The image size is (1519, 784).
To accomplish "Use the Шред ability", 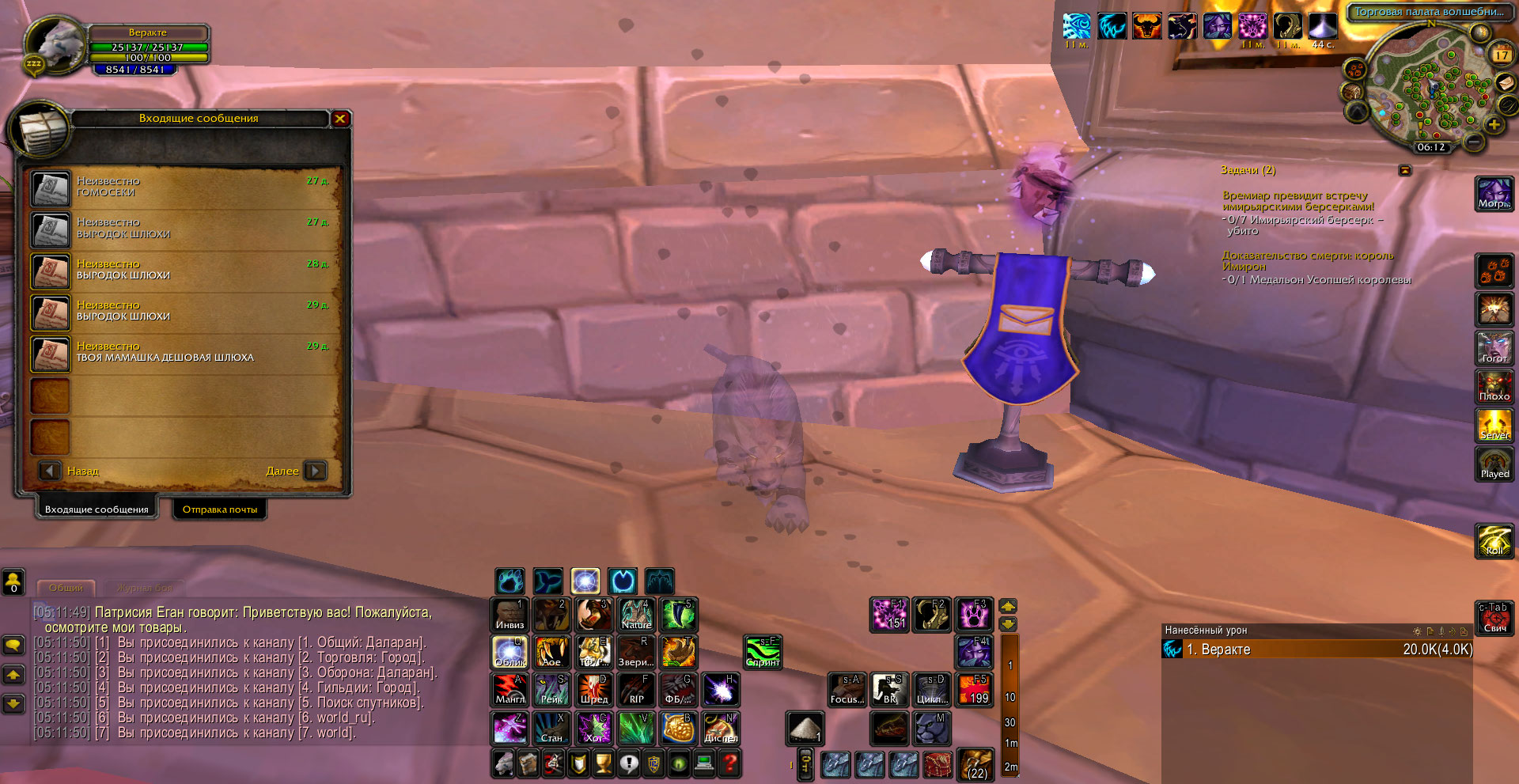I will [x=593, y=689].
